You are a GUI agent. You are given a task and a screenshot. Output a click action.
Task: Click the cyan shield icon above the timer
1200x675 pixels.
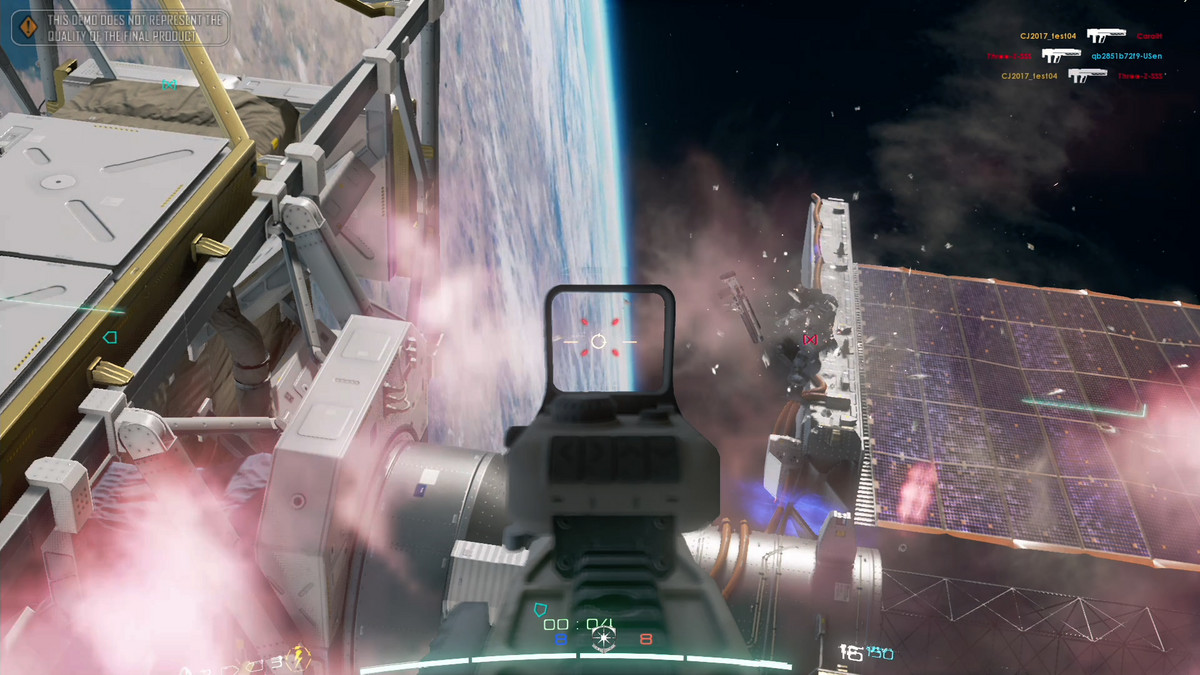point(541,609)
